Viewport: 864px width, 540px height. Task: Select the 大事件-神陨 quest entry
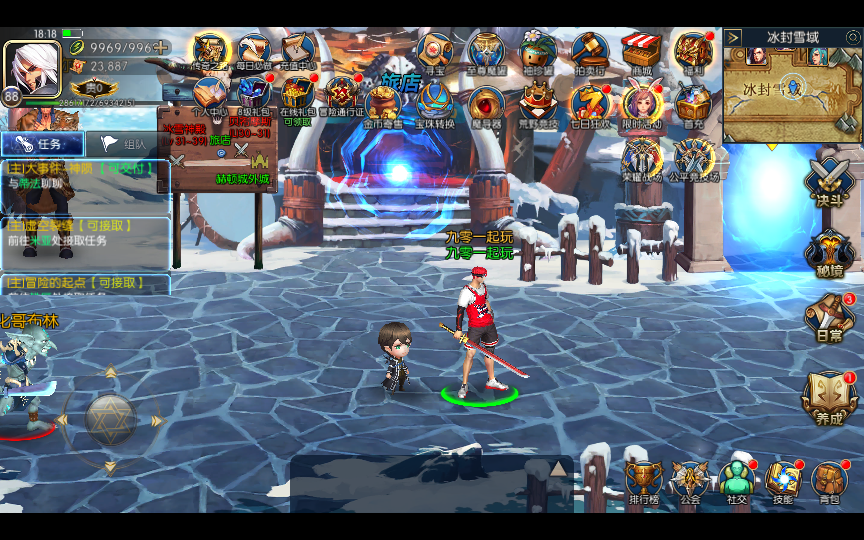pos(84,176)
